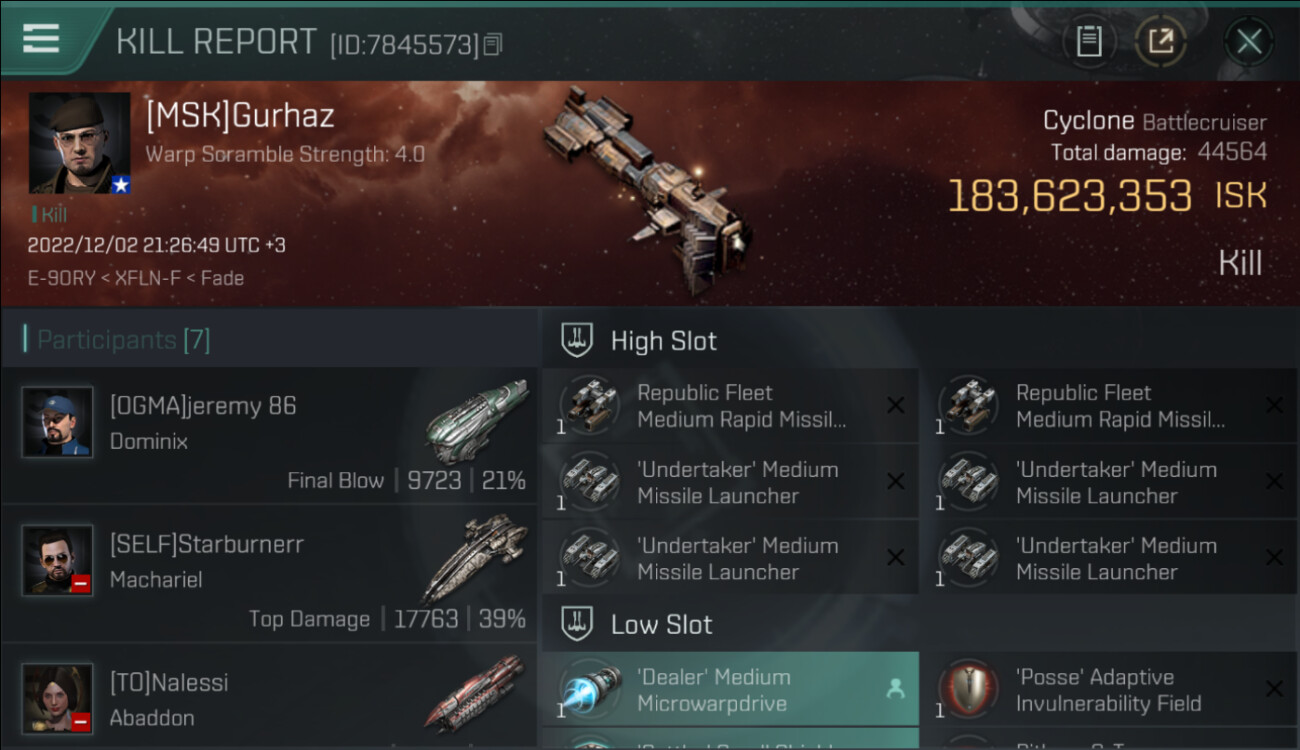Collapse the Low Slot section
This screenshot has width=1300, height=750.
click(661, 625)
